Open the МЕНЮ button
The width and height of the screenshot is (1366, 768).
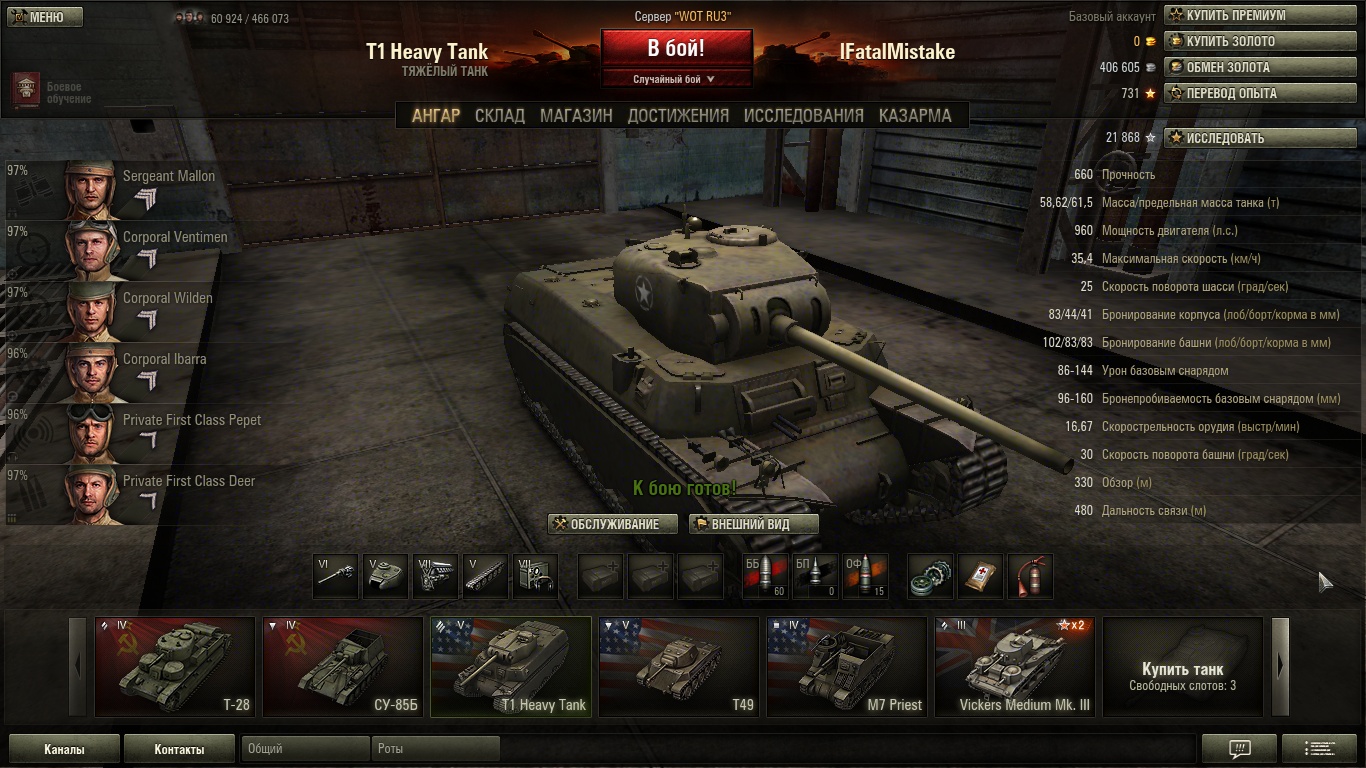coord(45,17)
